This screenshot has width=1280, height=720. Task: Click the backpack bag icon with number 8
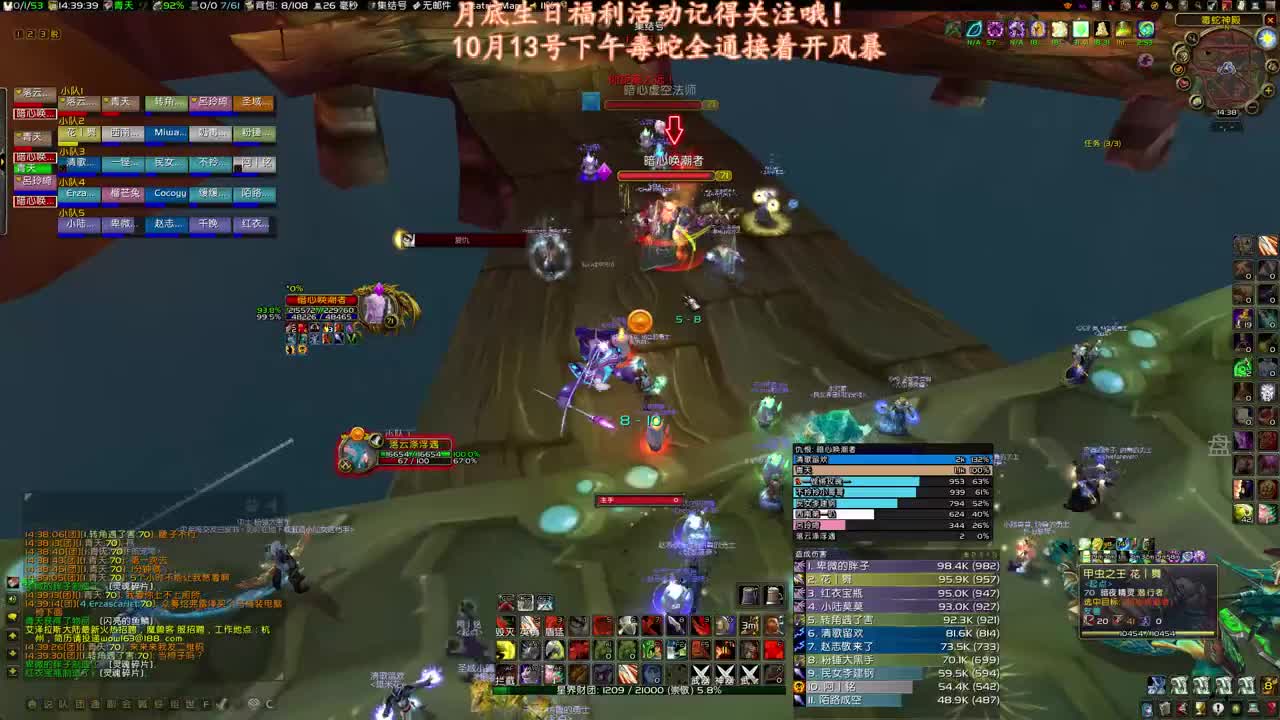[x=1268, y=684]
